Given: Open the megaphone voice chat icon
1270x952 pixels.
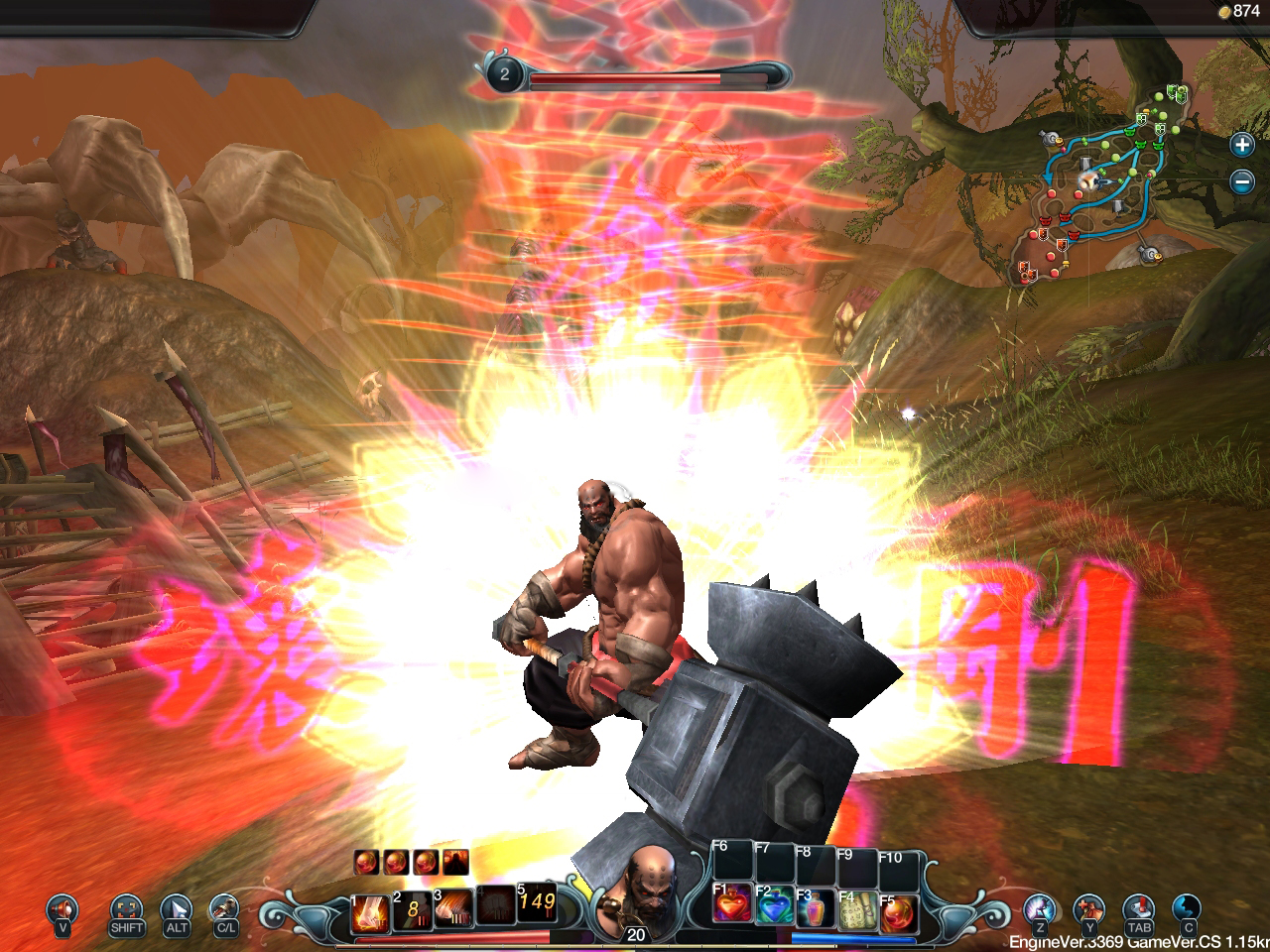Looking at the screenshot, I should tap(63, 908).
